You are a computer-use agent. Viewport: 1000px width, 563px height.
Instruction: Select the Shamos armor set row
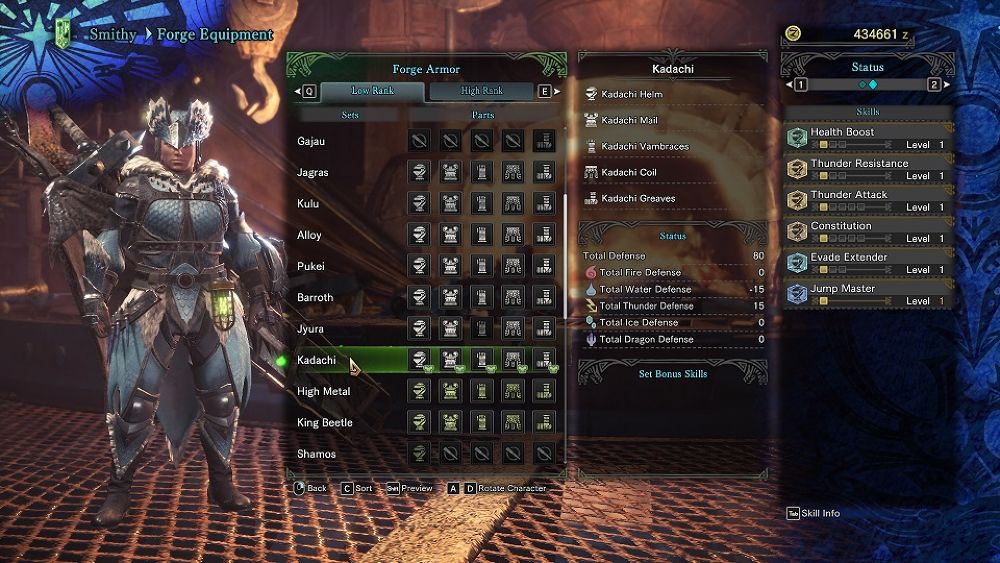pos(316,454)
